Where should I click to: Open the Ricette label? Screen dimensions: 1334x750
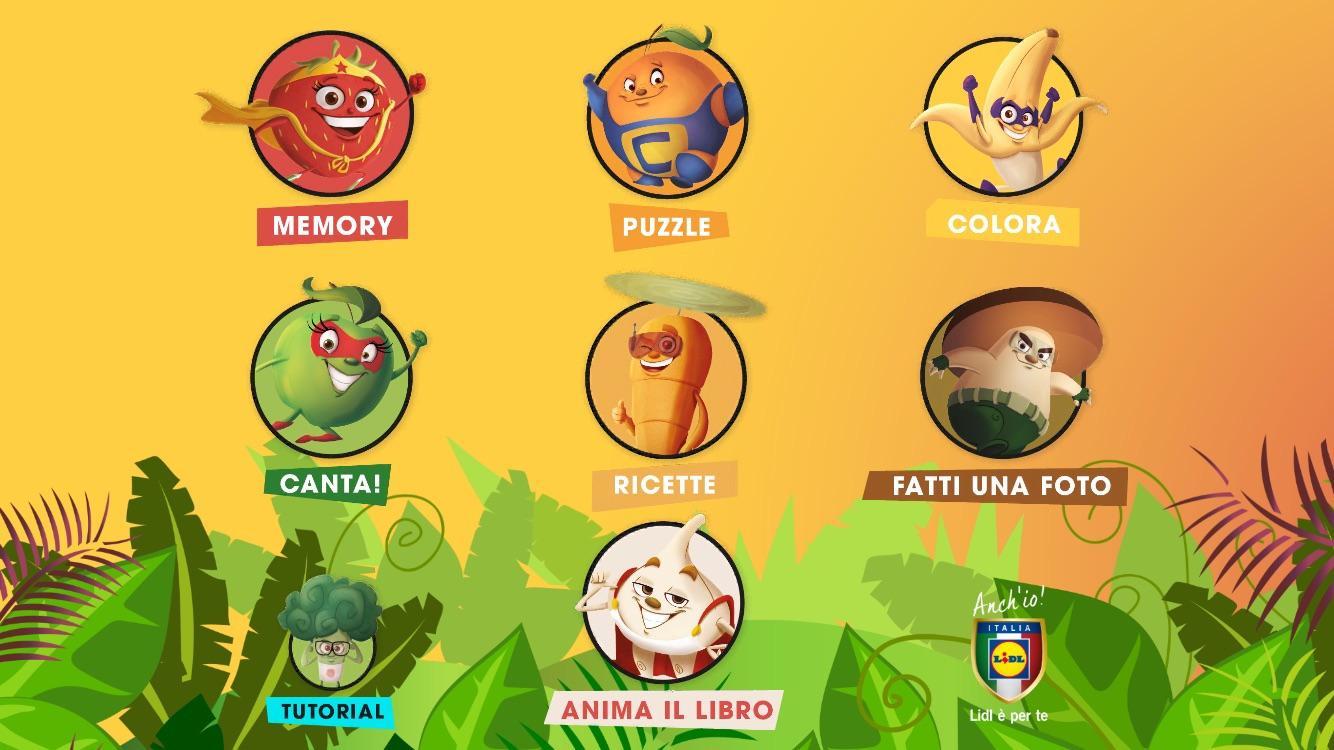coord(665,485)
